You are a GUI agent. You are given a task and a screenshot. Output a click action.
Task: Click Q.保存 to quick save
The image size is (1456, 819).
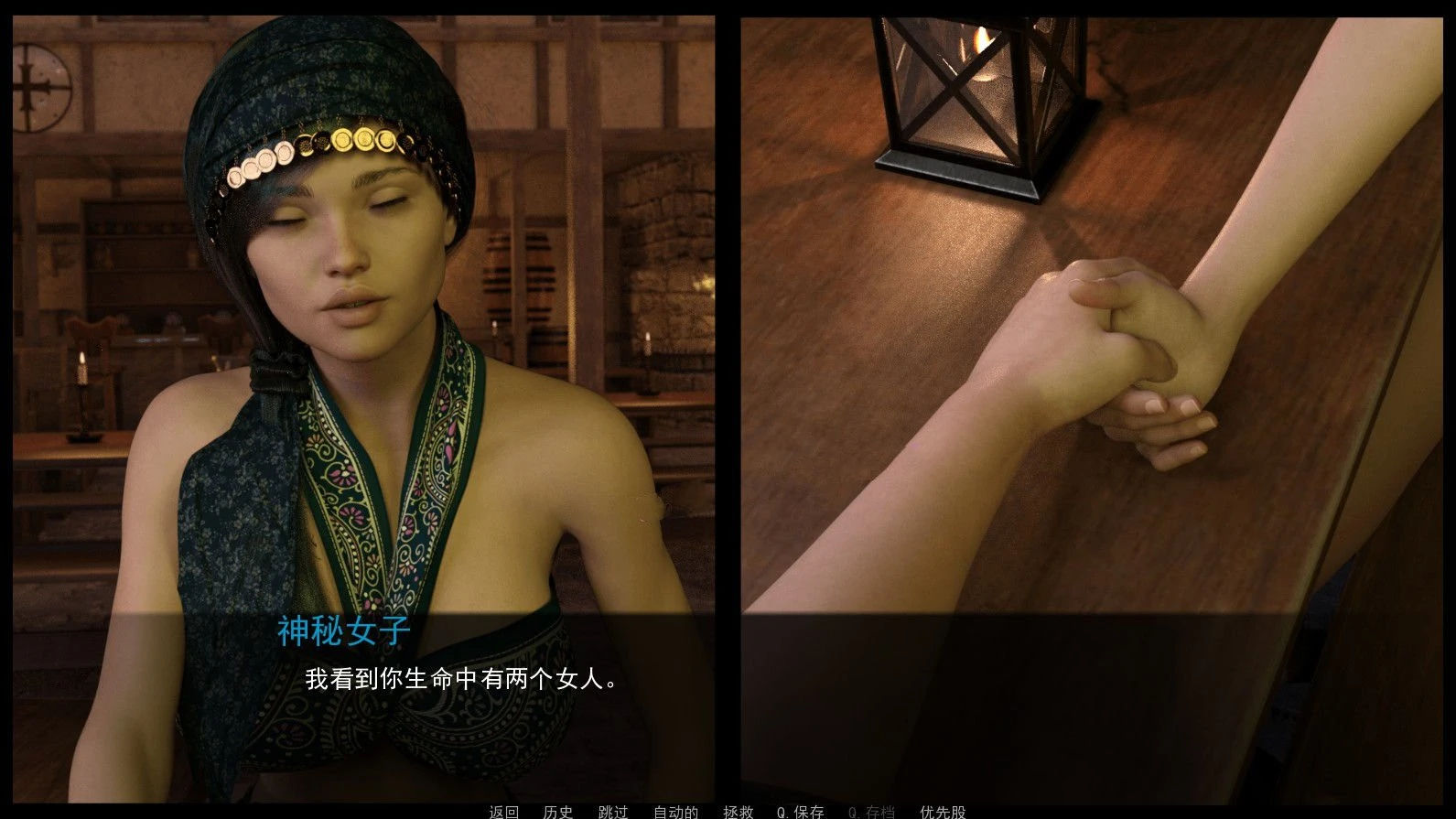pos(799,811)
